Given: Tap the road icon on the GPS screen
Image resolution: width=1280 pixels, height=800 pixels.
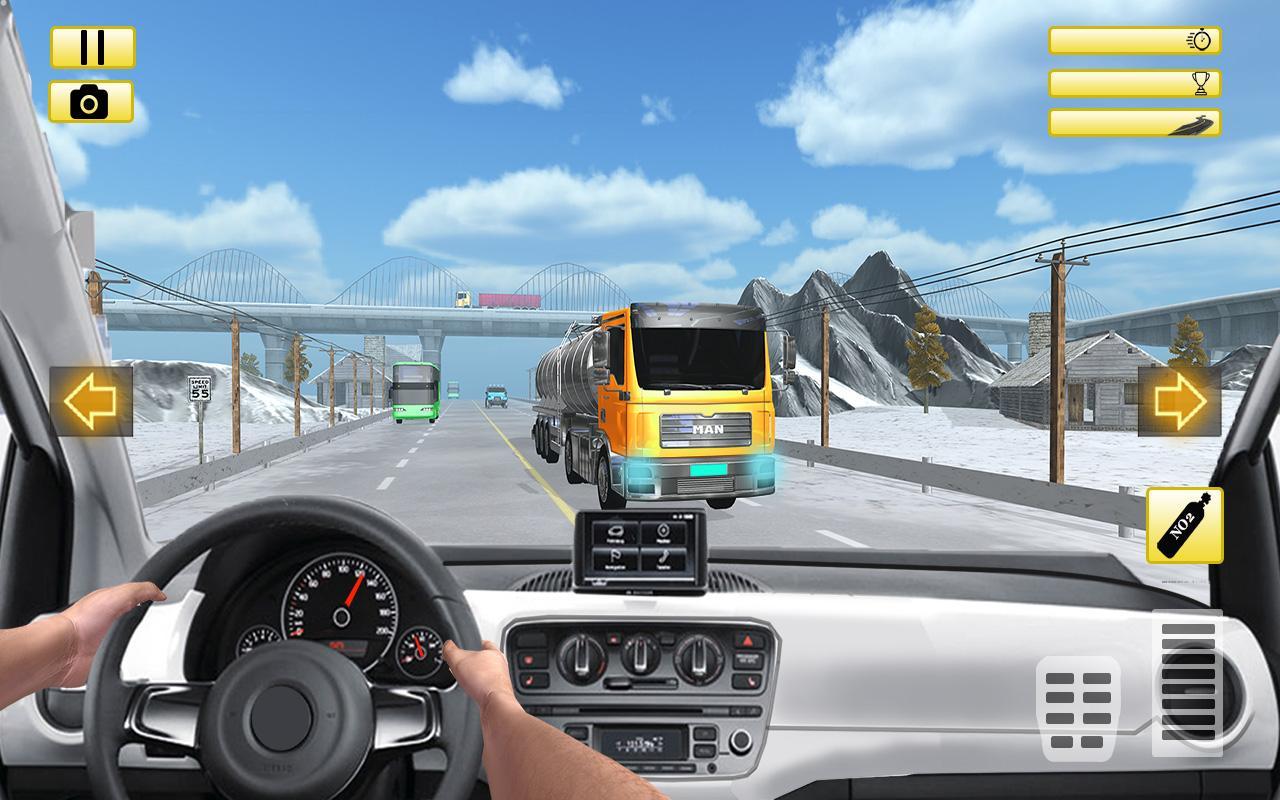Looking at the screenshot, I should coord(615,531).
